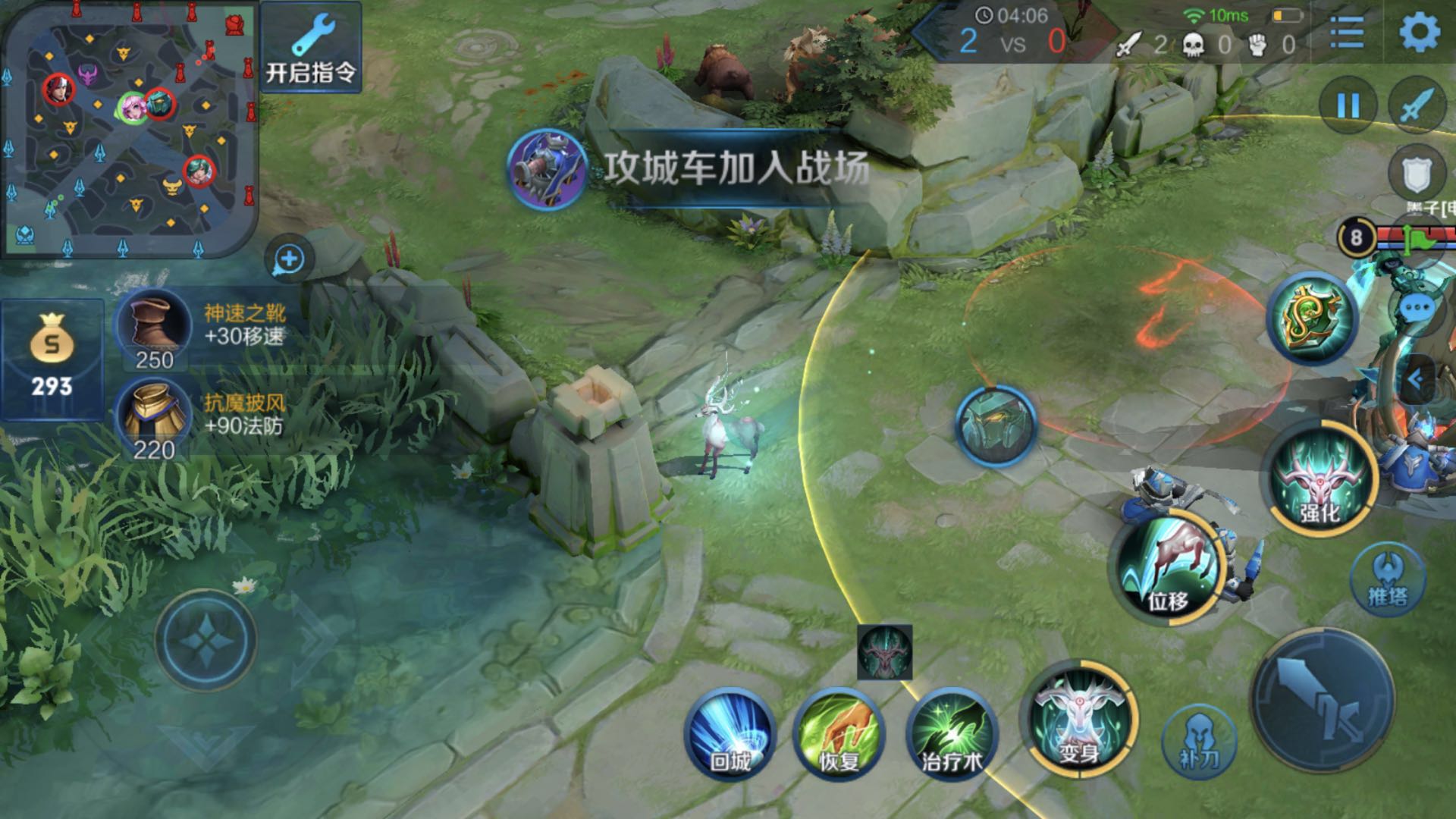1456x819 pixels.
Task: Use the green dragon equipment active item
Action: (x=1312, y=318)
